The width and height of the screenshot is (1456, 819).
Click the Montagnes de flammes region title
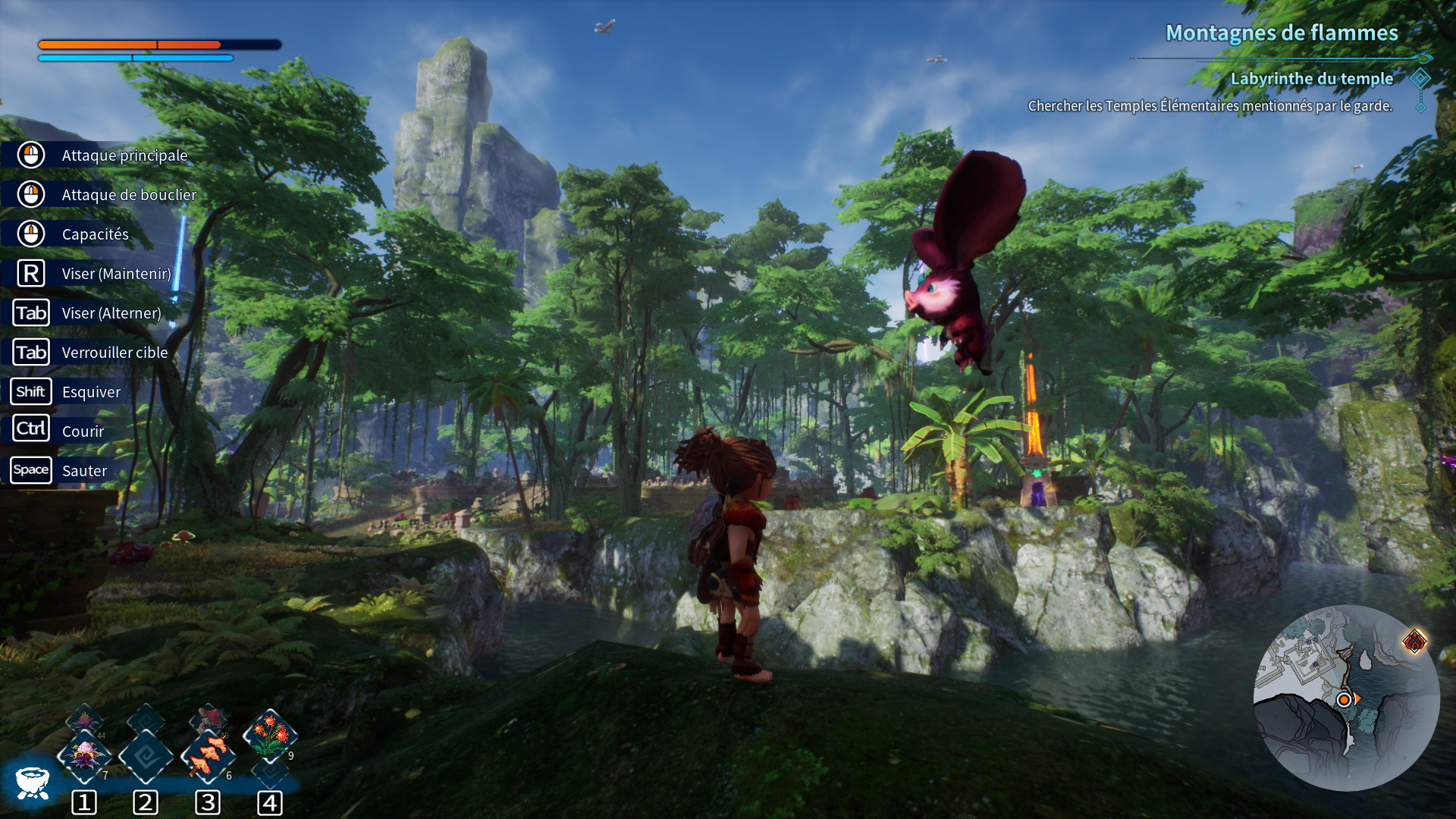click(1282, 33)
